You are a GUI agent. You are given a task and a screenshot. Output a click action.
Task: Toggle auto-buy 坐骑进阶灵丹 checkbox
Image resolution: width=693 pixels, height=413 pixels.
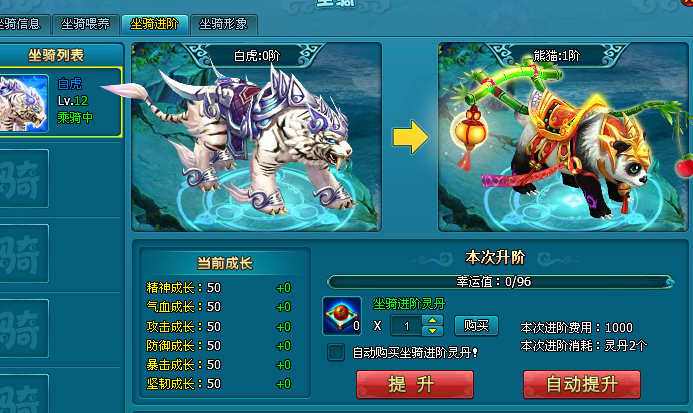336,352
